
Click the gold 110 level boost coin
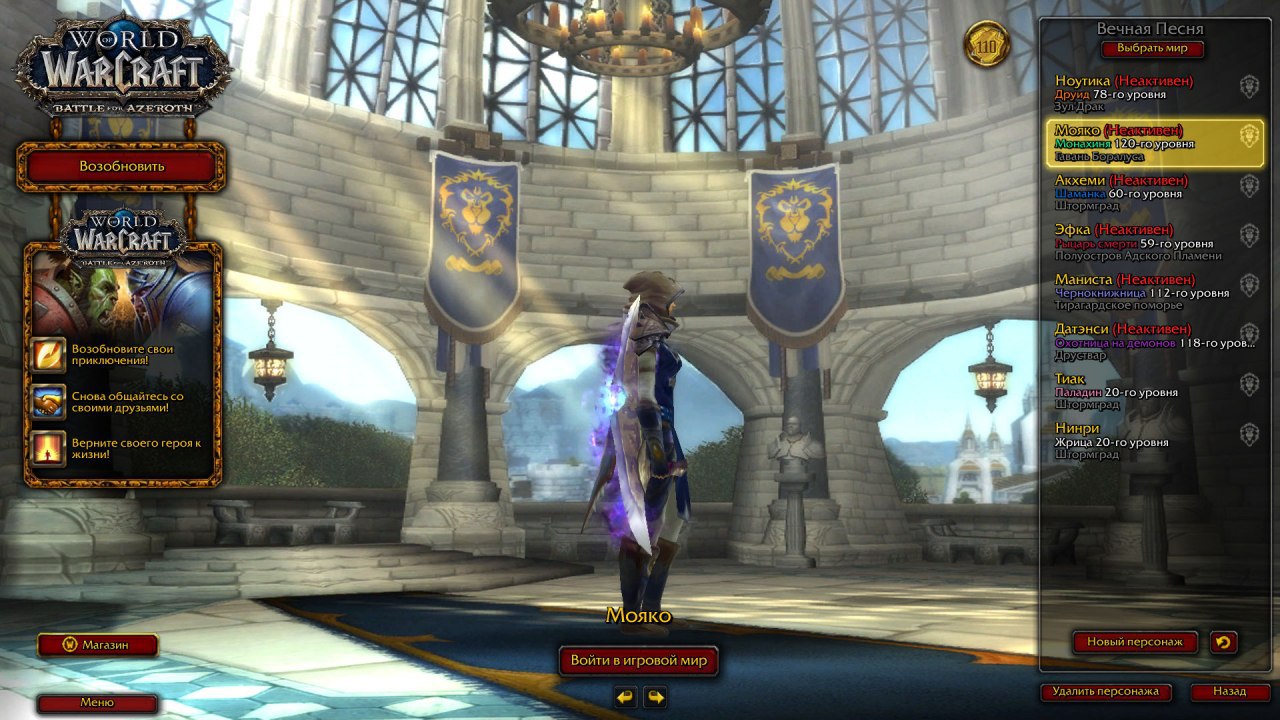point(987,45)
